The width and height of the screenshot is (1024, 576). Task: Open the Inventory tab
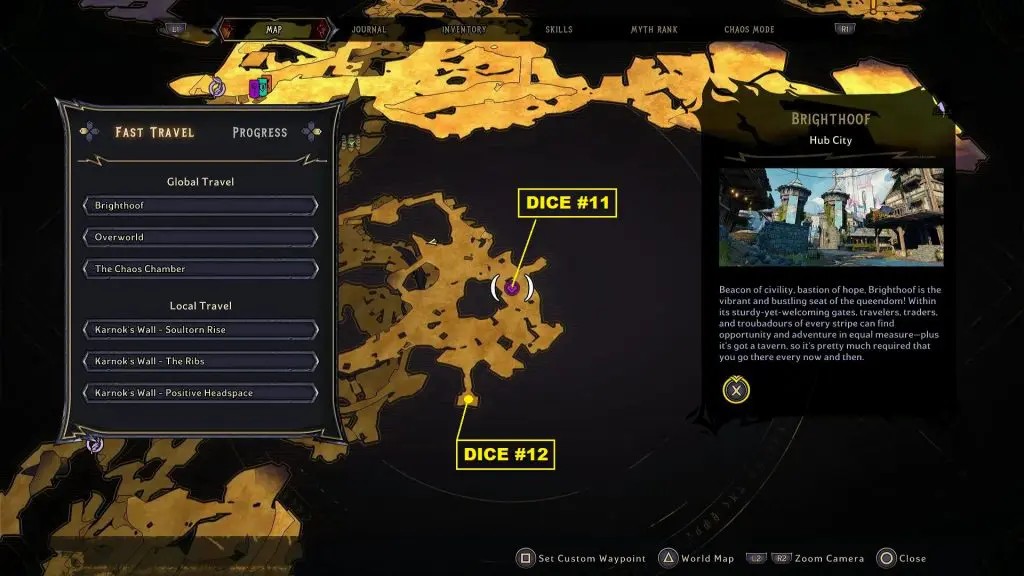(464, 30)
